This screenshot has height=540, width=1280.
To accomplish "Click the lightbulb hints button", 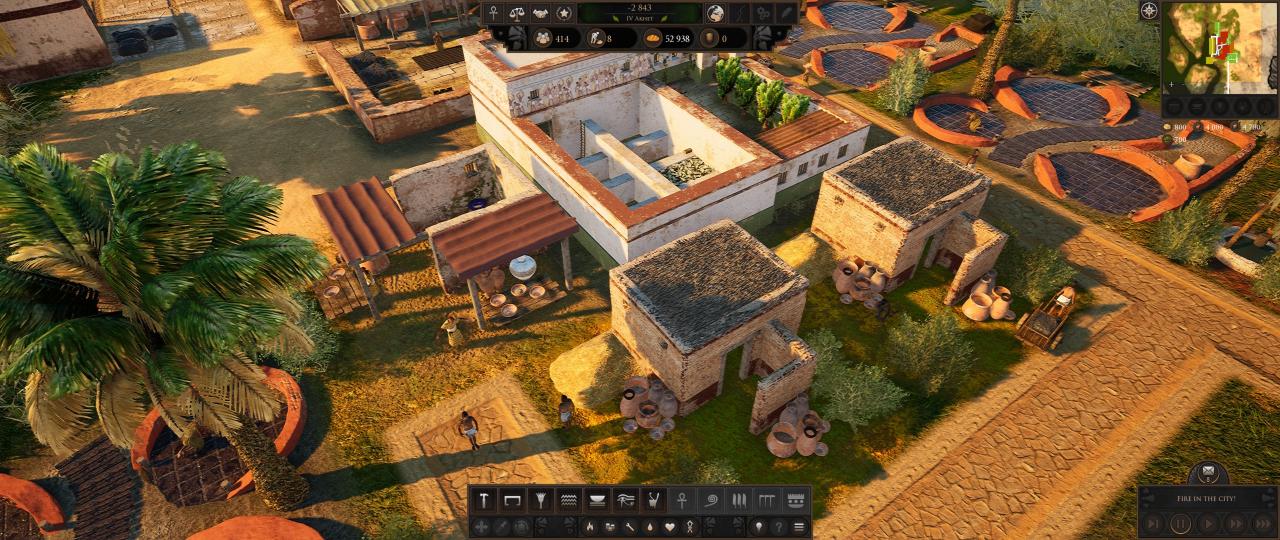I will pos(758,526).
